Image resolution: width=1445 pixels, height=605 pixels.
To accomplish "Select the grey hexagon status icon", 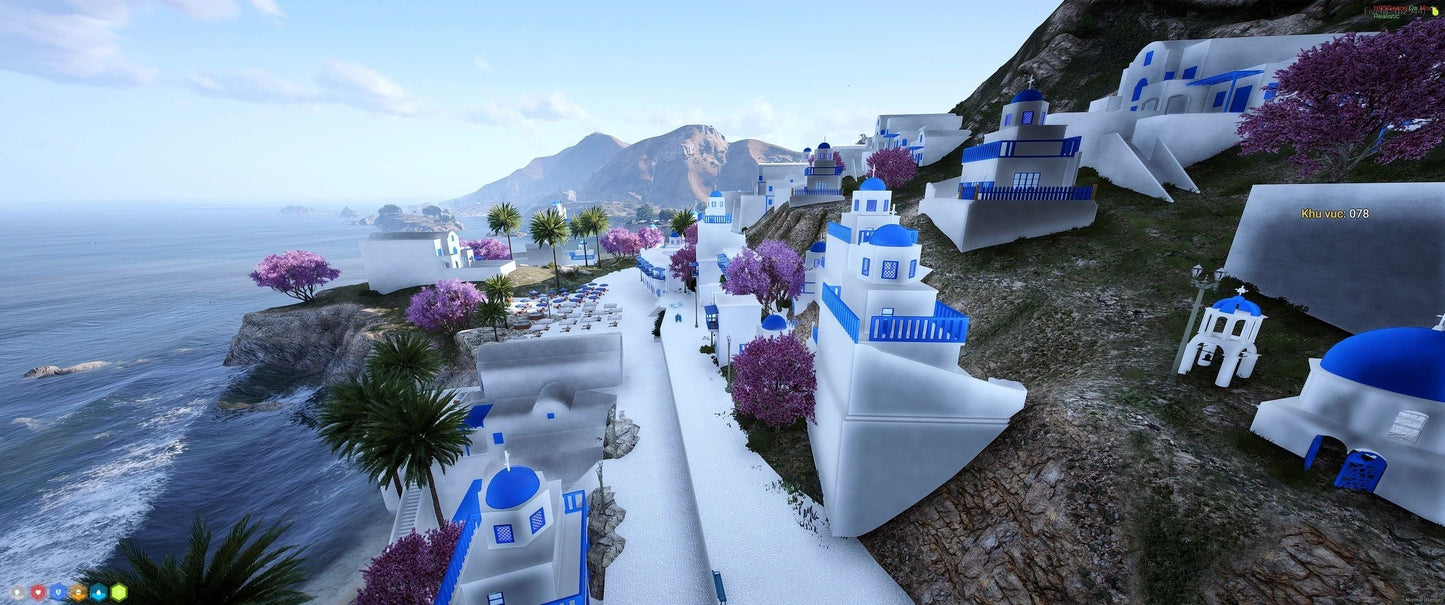I will [x=17, y=592].
